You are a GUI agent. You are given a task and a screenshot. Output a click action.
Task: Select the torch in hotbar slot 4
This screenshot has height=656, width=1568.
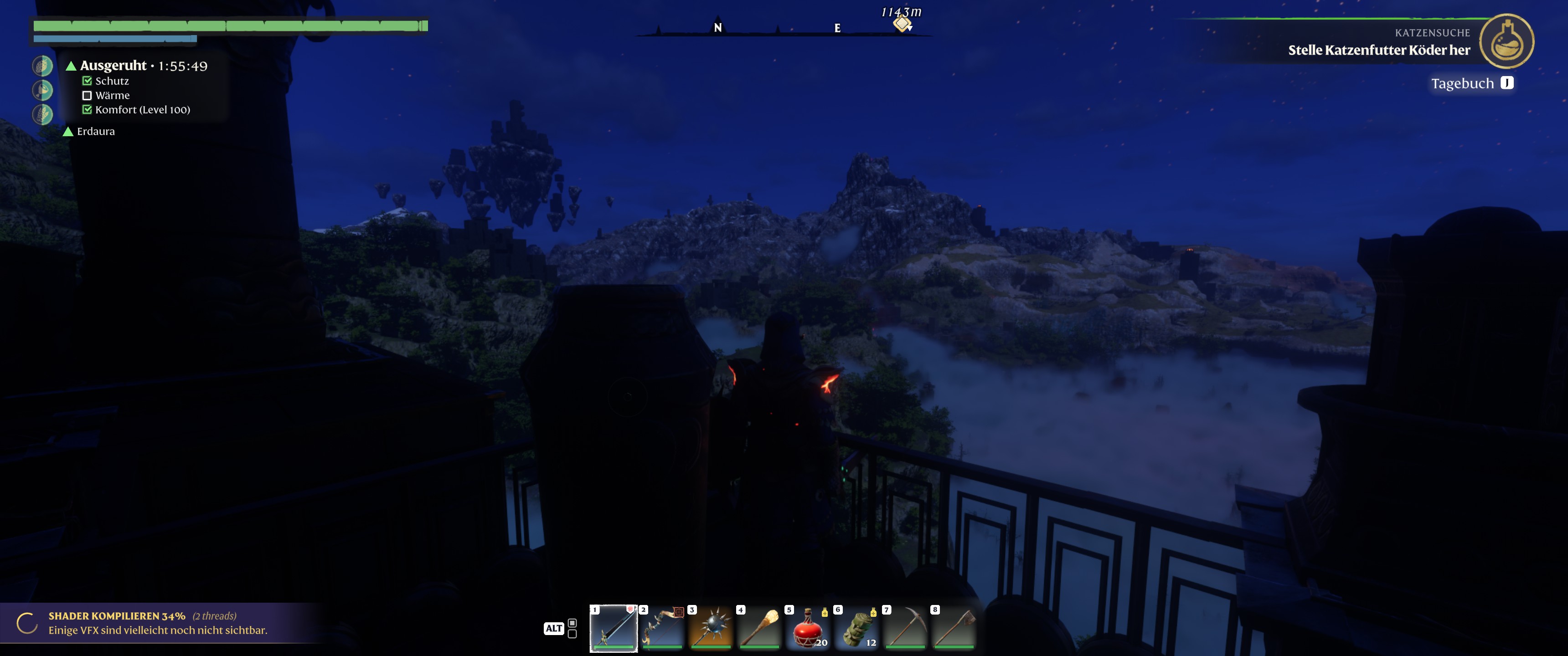pos(759,627)
